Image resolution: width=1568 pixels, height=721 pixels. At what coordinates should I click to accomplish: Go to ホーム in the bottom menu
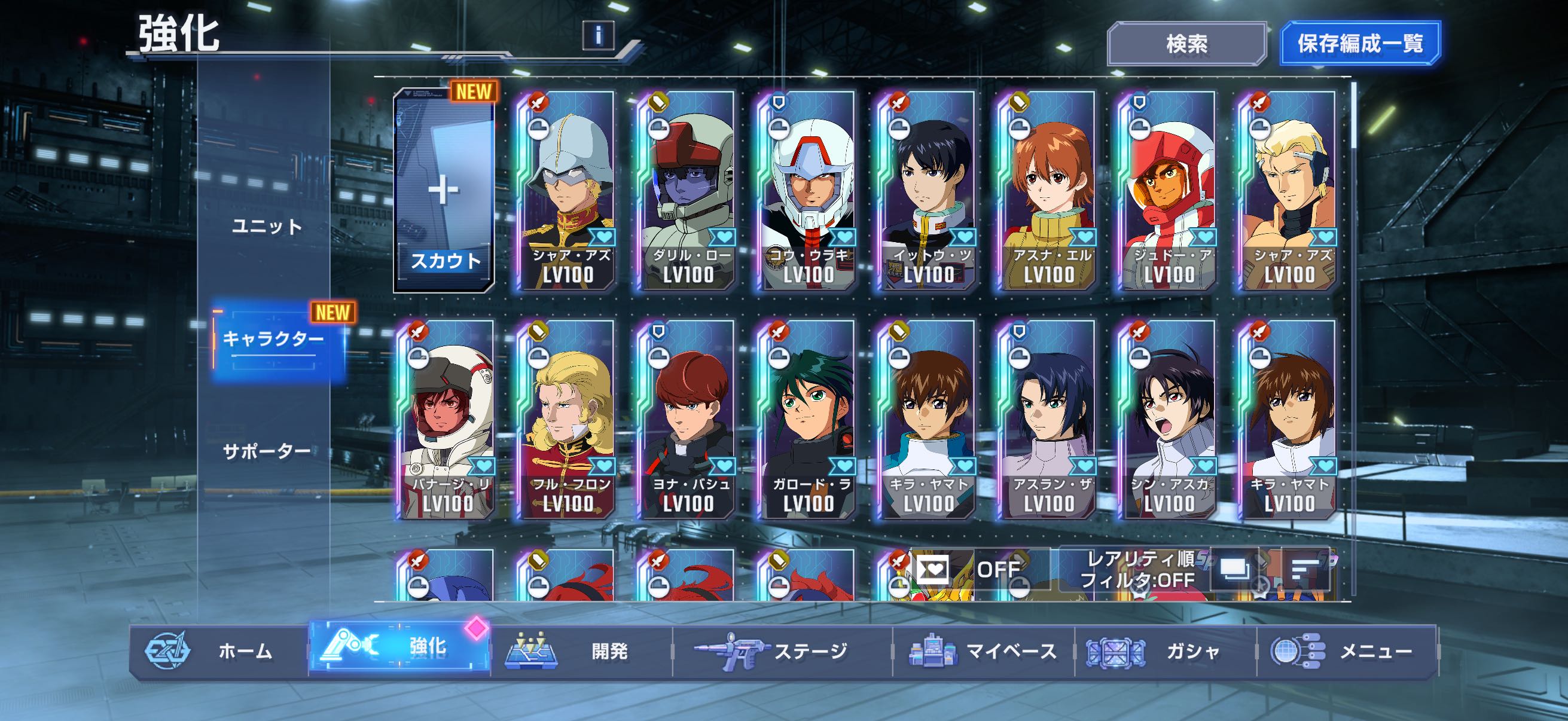click(219, 651)
